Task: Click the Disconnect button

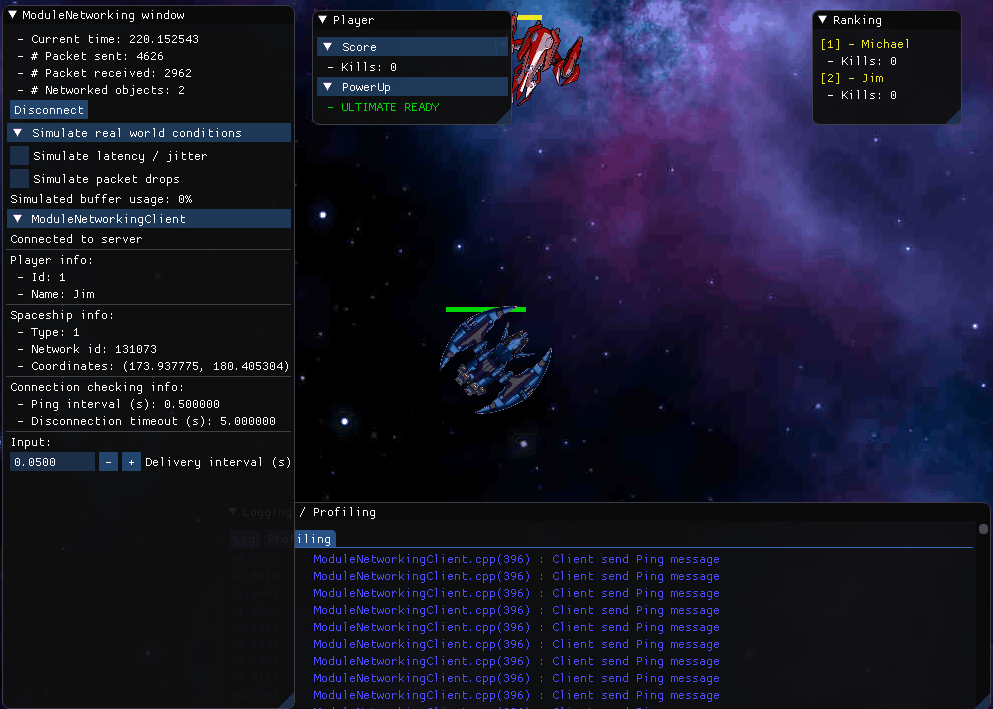Action: point(49,110)
